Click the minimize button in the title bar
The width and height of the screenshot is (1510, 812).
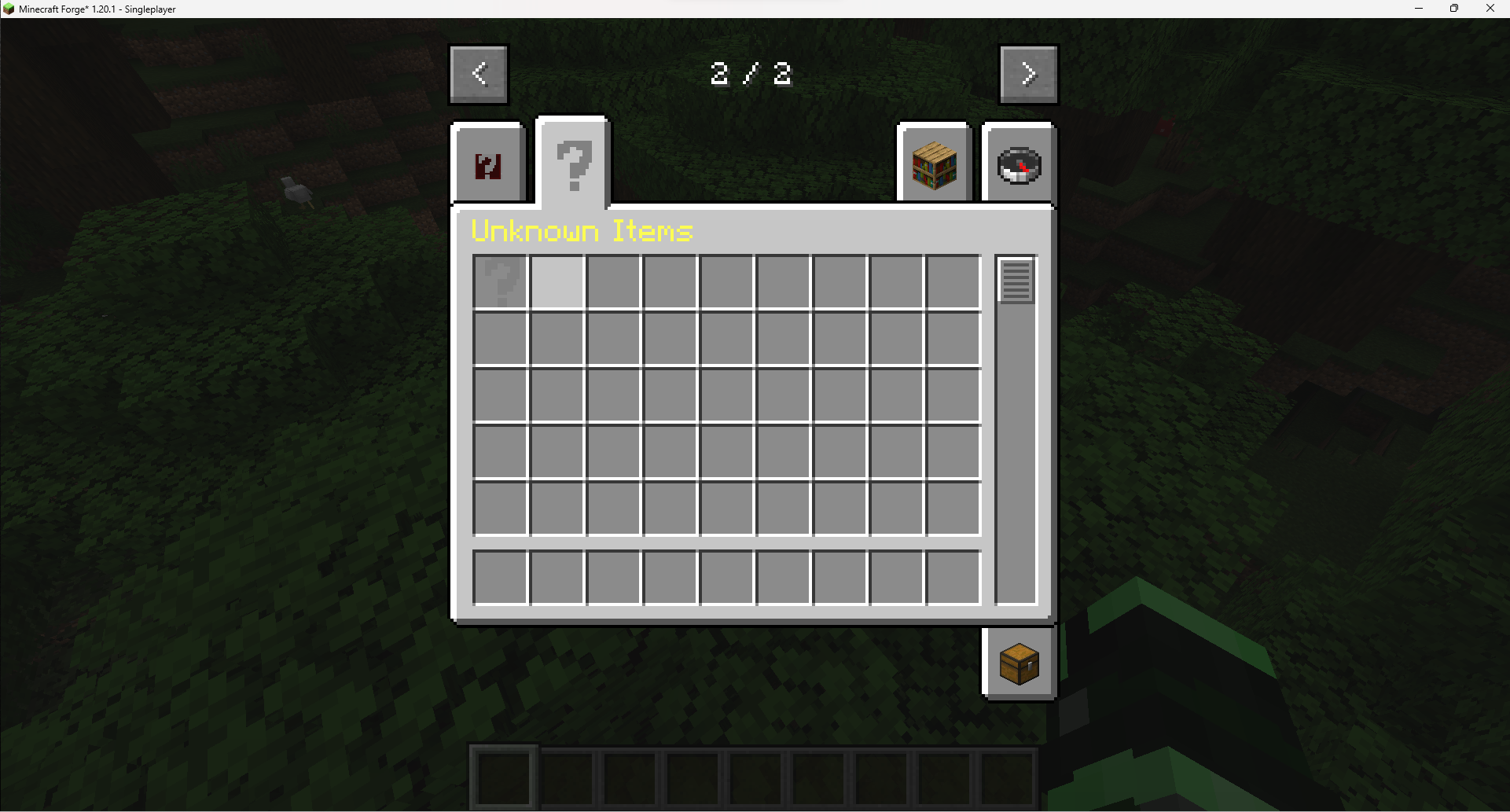pos(1419,9)
